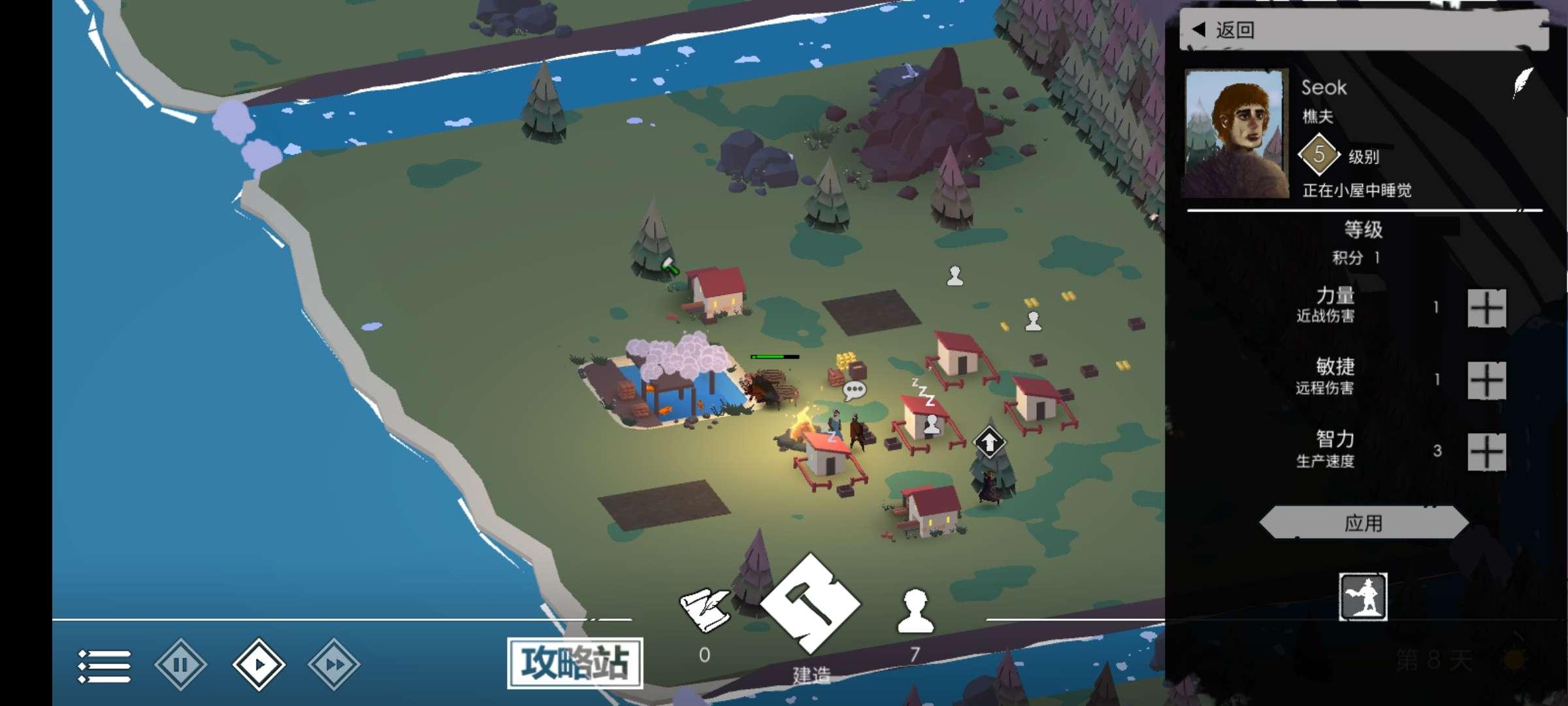Apply stat changes with 应用
Viewport: 1568px width, 706px height.
click(x=1364, y=523)
